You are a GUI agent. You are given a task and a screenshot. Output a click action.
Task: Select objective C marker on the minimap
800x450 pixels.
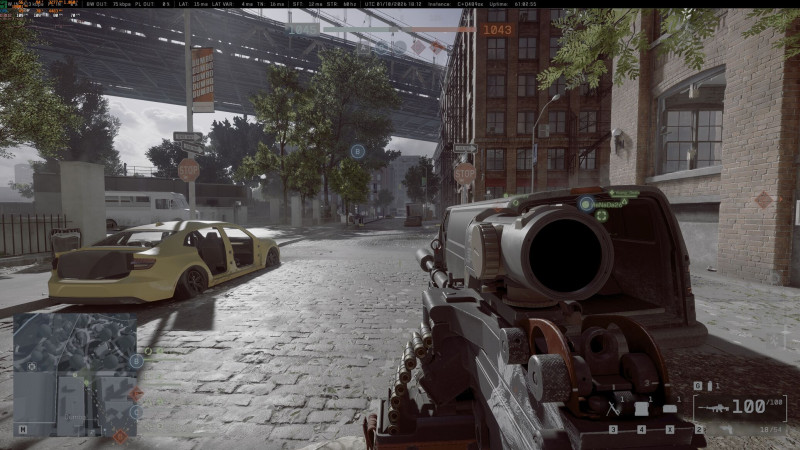[x=136, y=411]
